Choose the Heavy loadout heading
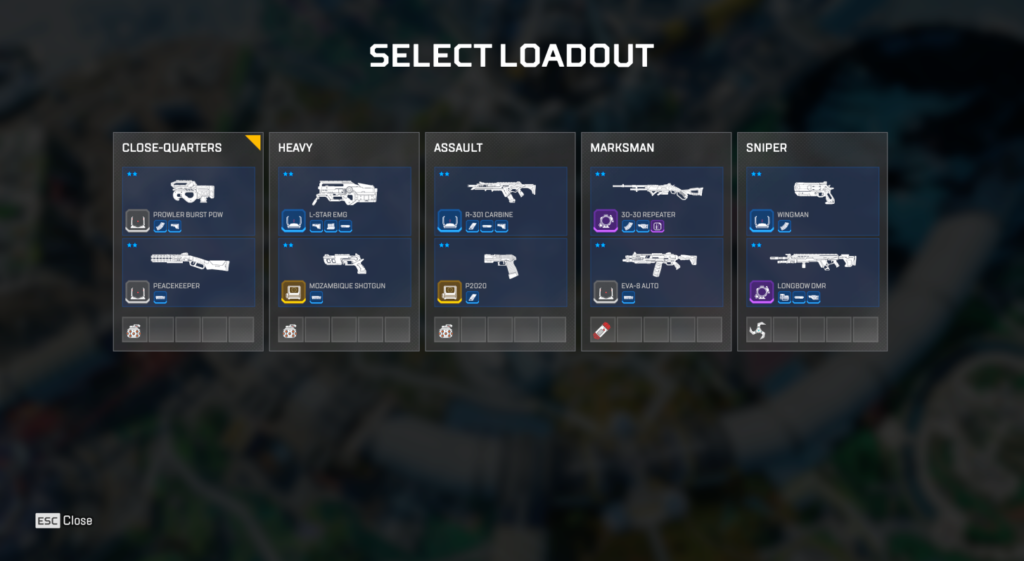This screenshot has height=561, width=1024. pyautogui.click(x=296, y=148)
